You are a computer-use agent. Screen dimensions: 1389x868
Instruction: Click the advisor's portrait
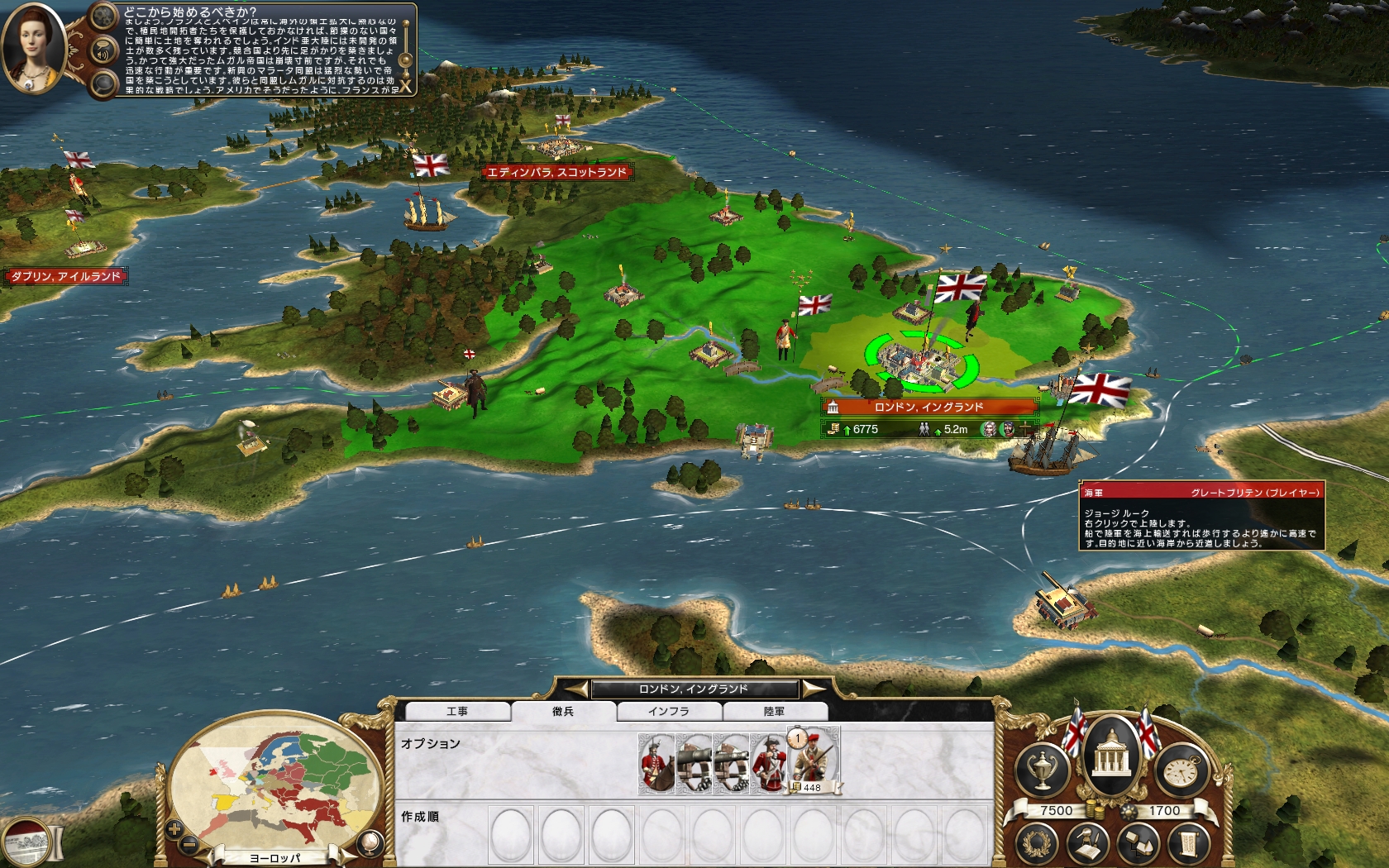click(x=34, y=48)
